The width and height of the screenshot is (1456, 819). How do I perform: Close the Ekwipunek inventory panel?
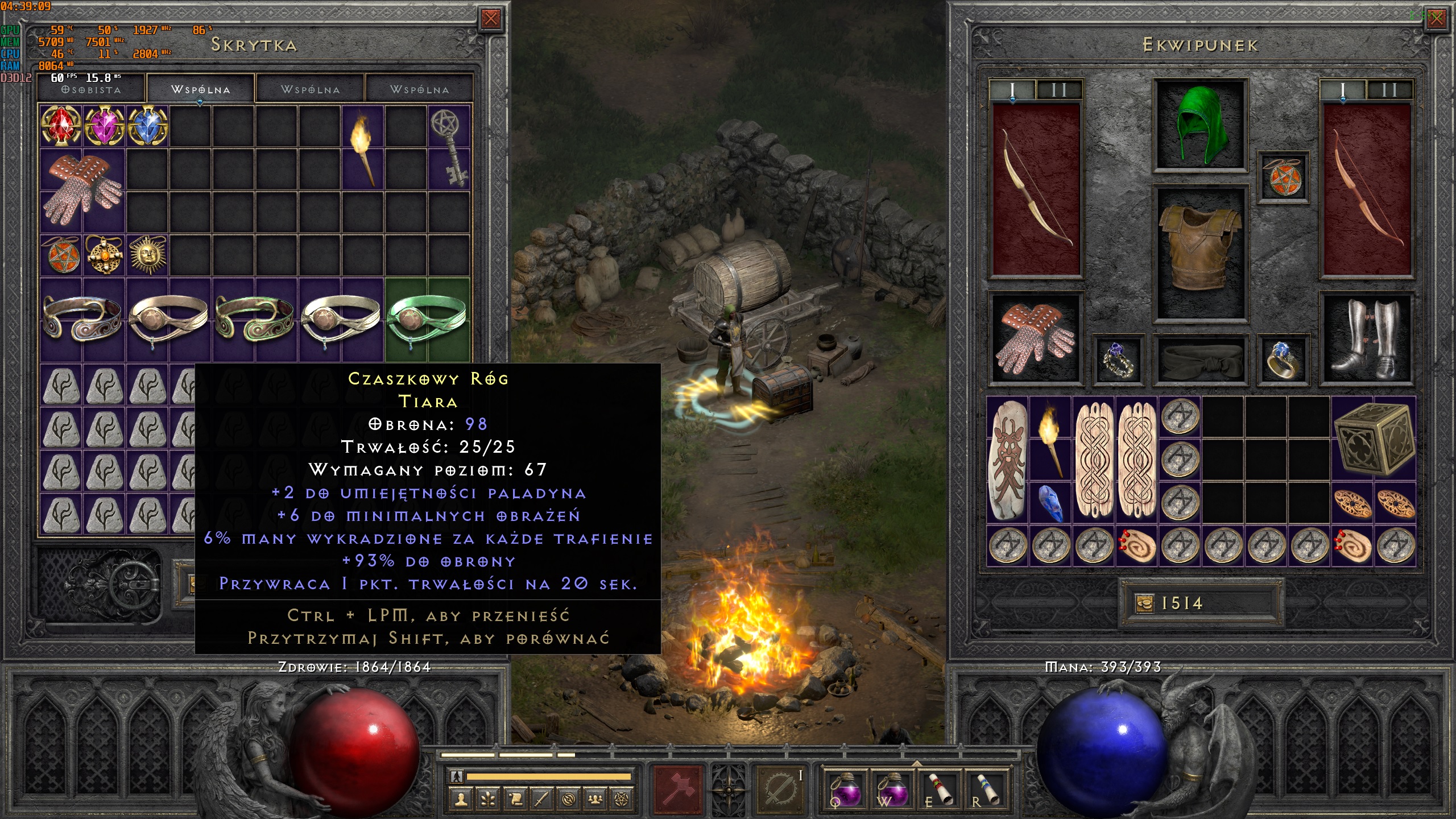pos(1436,19)
